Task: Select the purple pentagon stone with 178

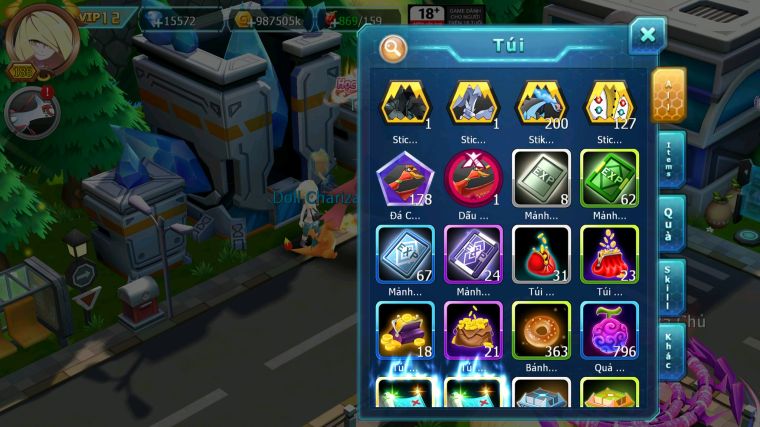Action: pyautogui.click(x=404, y=177)
